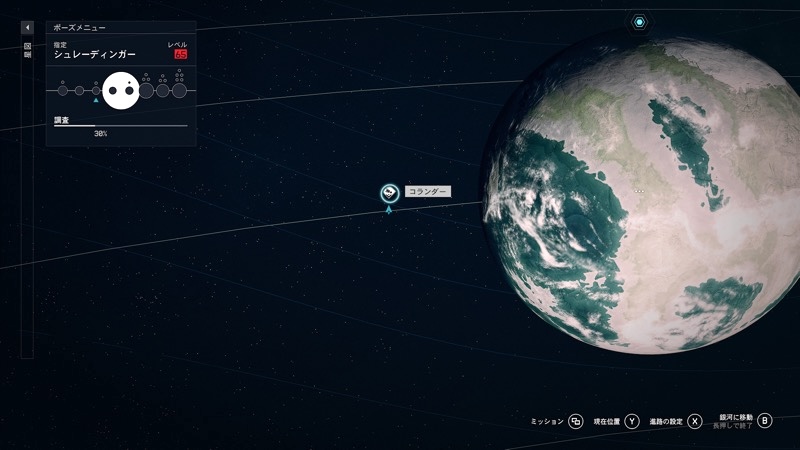800x450 pixels.
Task: Click the hexagon marker above the planet
Action: (639, 21)
